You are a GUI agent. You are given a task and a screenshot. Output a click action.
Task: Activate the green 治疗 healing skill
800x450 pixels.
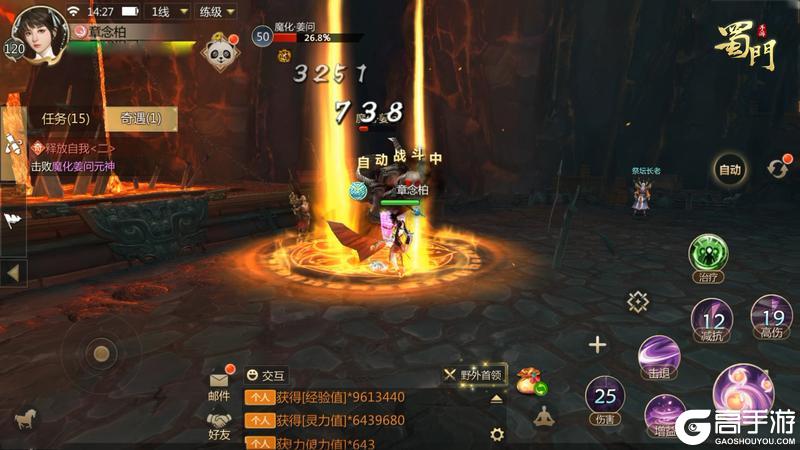click(707, 256)
